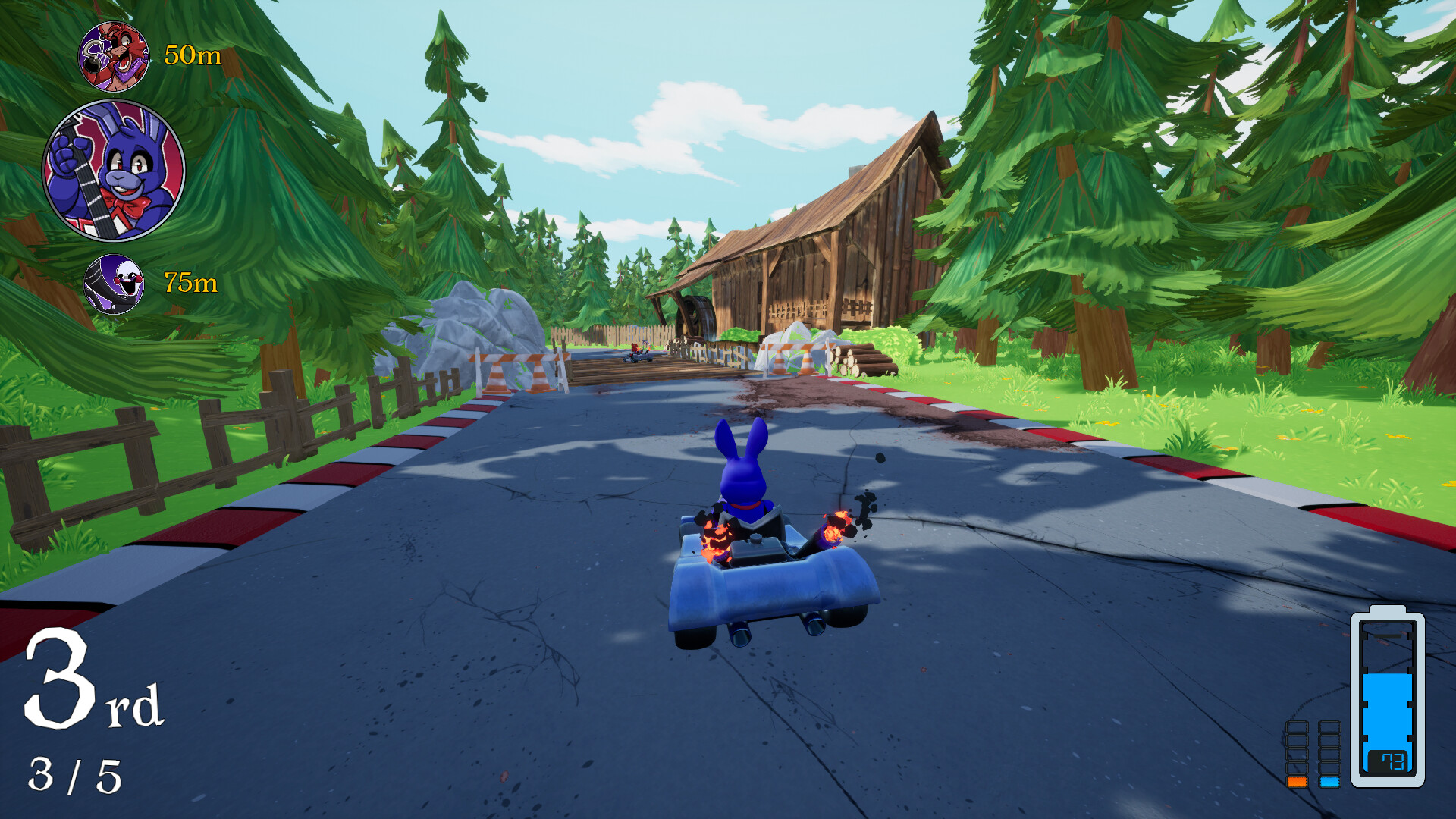Click the rival kart in the distance
The height and width of the screenshot is (819, 1456).
(x=641, y=353)
